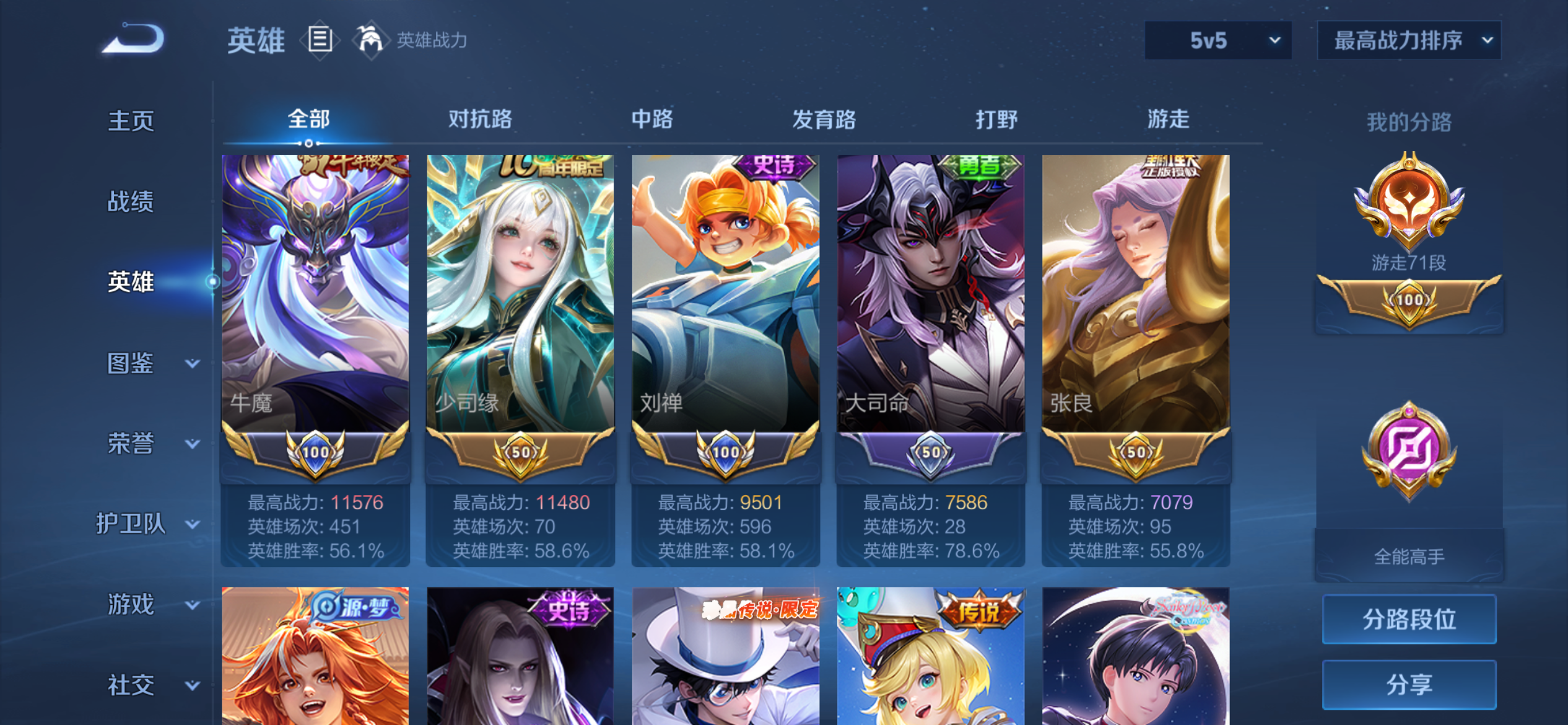
Task: Click the back arrow to return
Action: pyautogui.click(x=131, y=39)
